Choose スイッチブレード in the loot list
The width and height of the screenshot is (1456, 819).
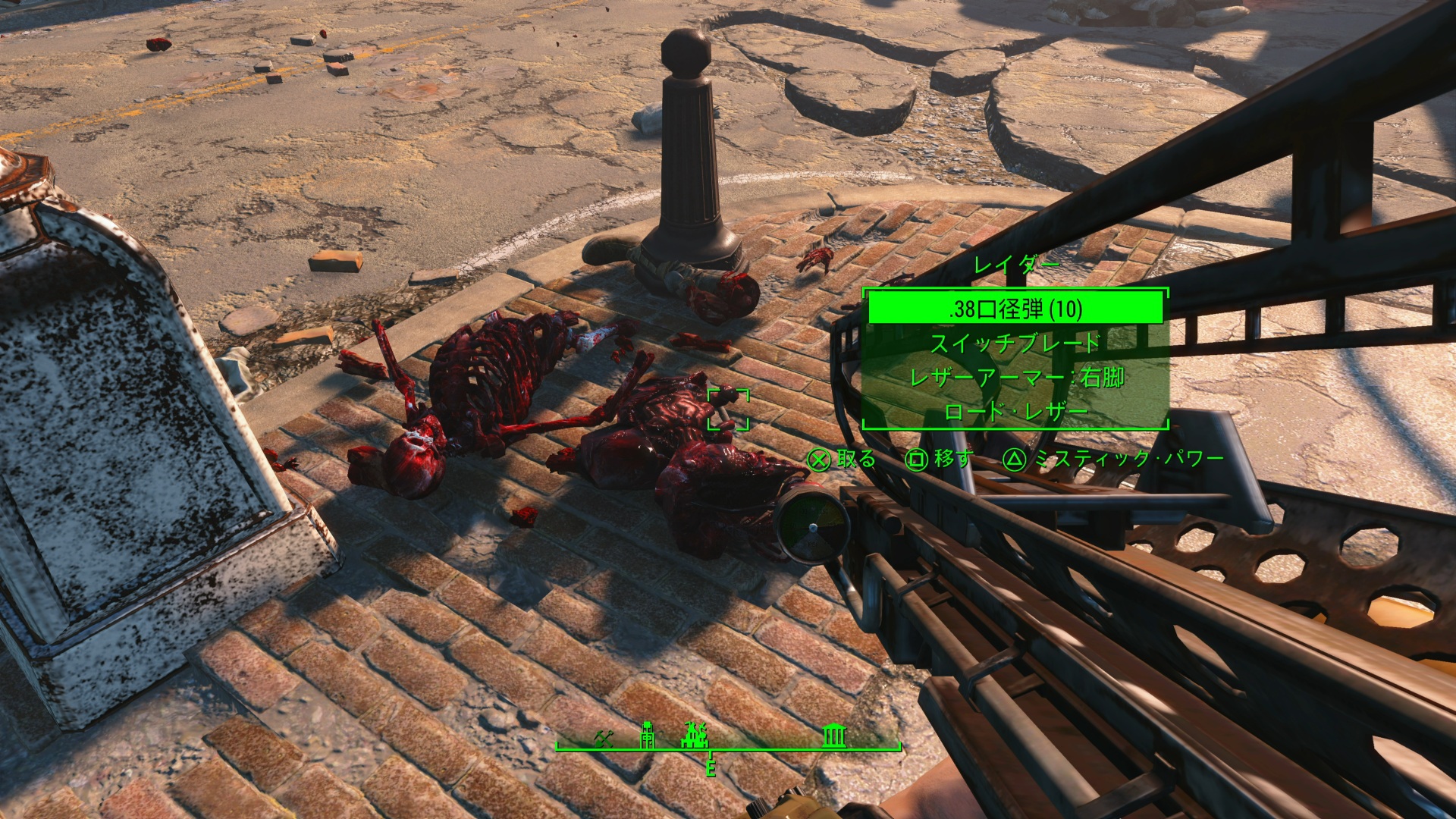point(1015,344)
